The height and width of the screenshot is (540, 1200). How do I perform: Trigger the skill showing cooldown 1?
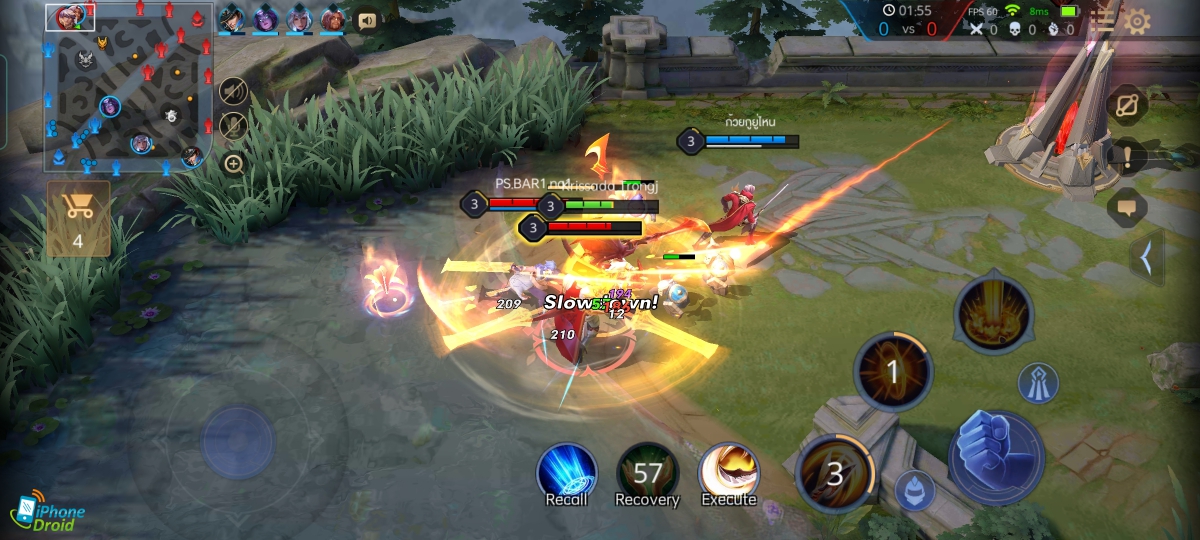(x=893, y=373)
